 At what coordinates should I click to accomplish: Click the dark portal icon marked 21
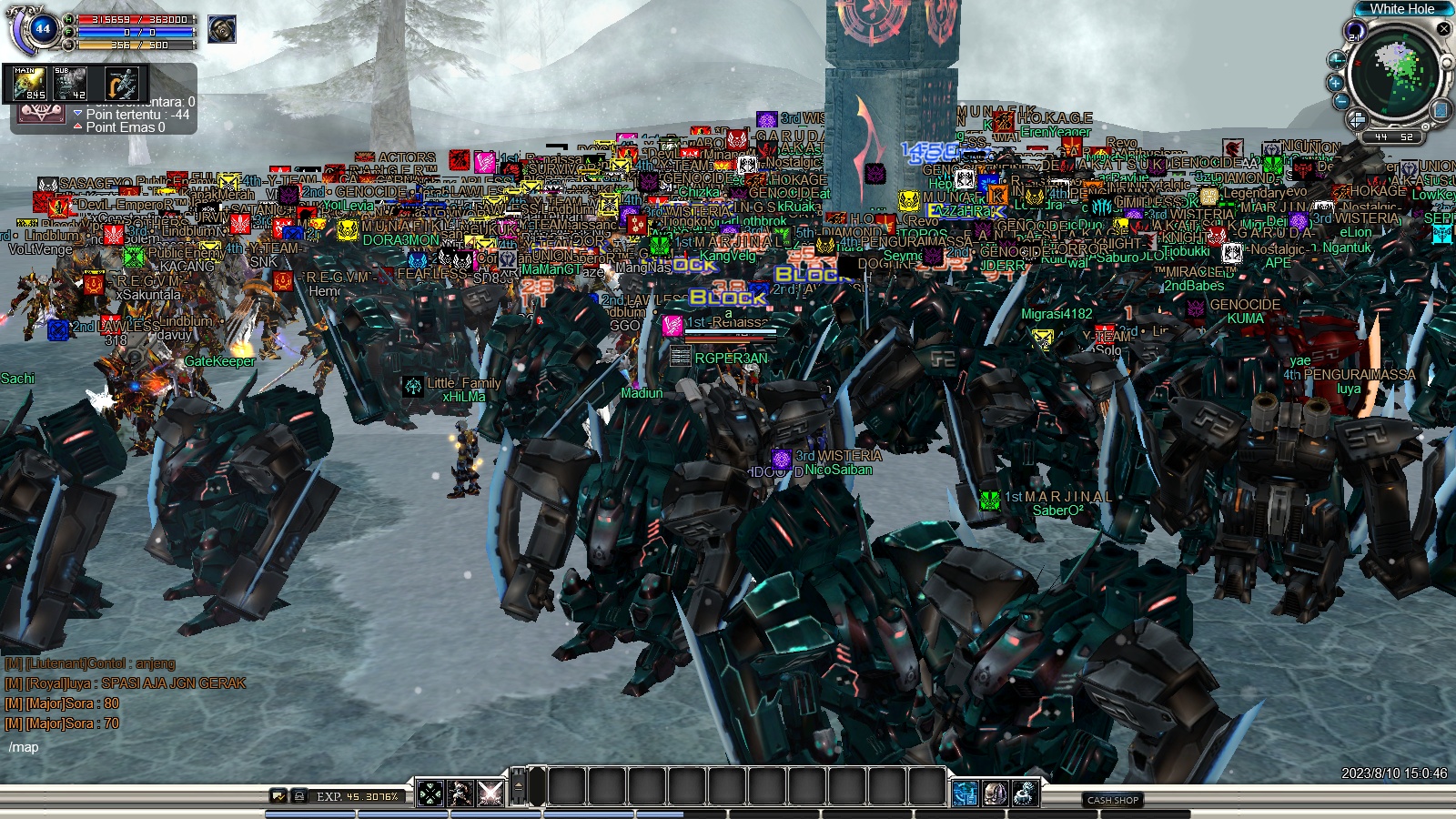click(x=1354, y=33)
